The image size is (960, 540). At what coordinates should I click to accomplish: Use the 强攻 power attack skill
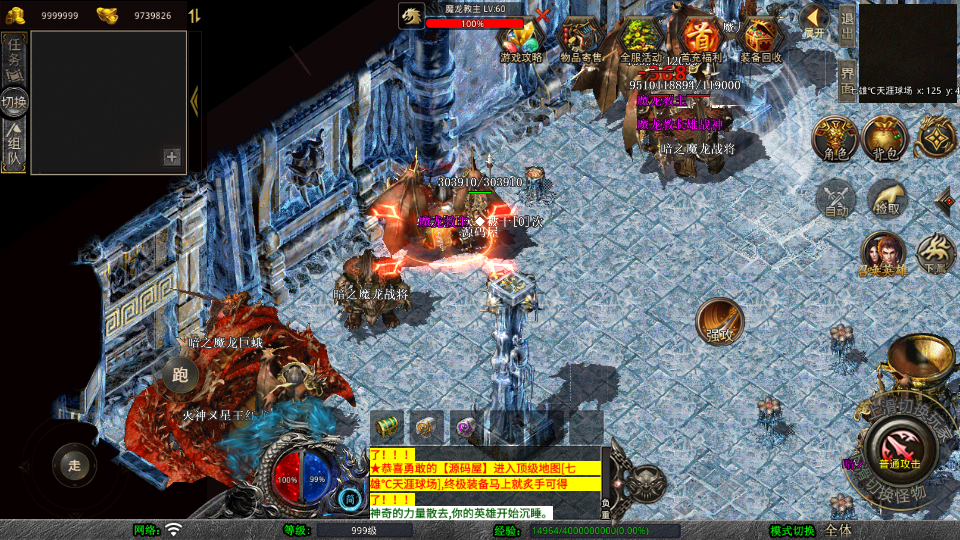(718, 320)
